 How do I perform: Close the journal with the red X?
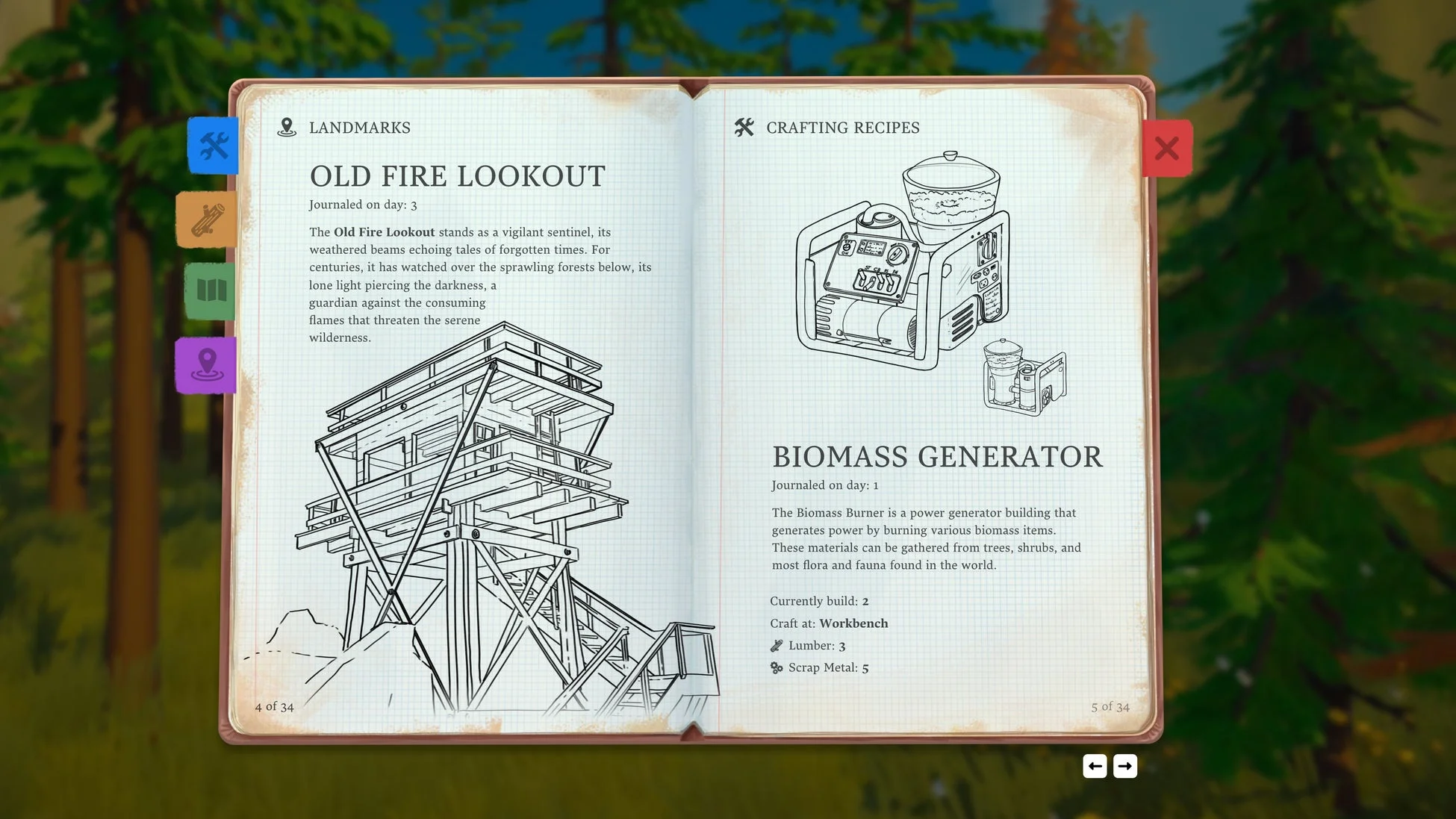(1167, 148)
